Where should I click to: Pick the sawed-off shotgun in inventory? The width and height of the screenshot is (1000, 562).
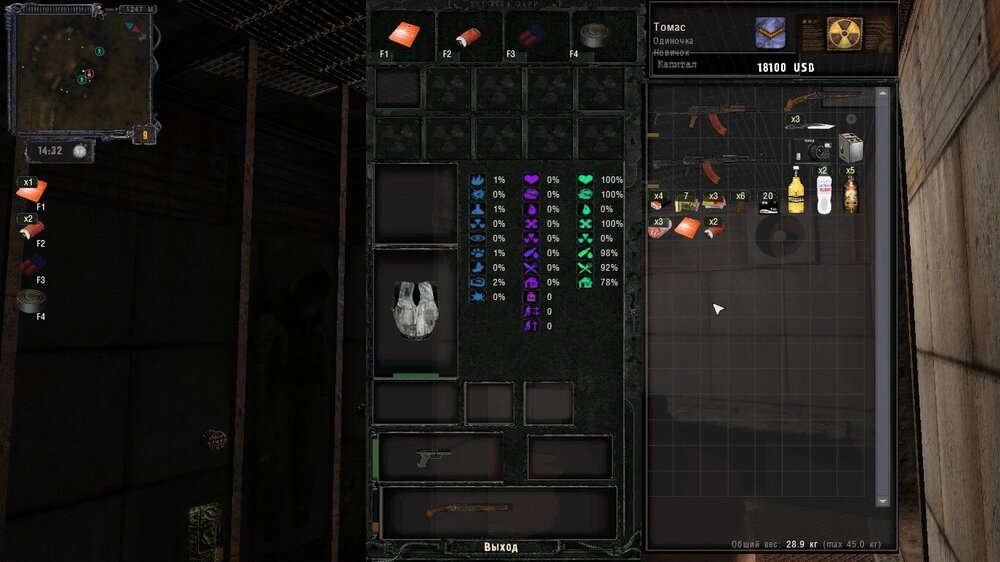818,101
